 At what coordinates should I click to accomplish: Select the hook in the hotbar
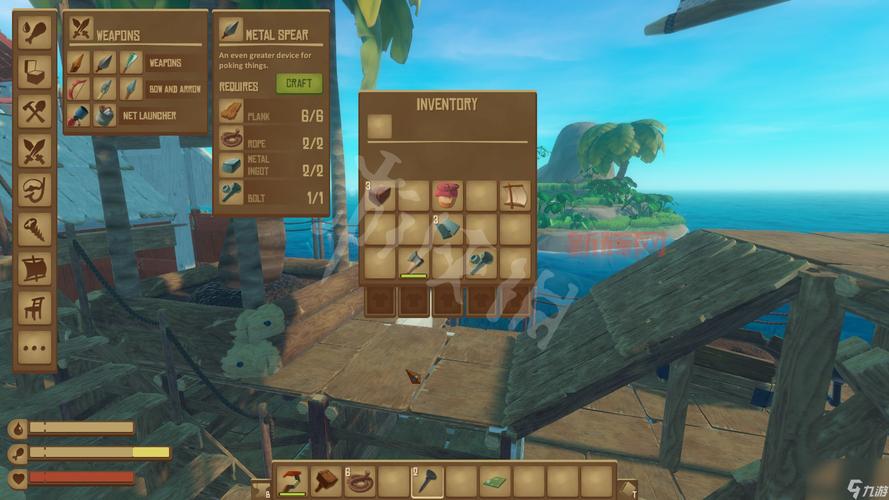292,482
